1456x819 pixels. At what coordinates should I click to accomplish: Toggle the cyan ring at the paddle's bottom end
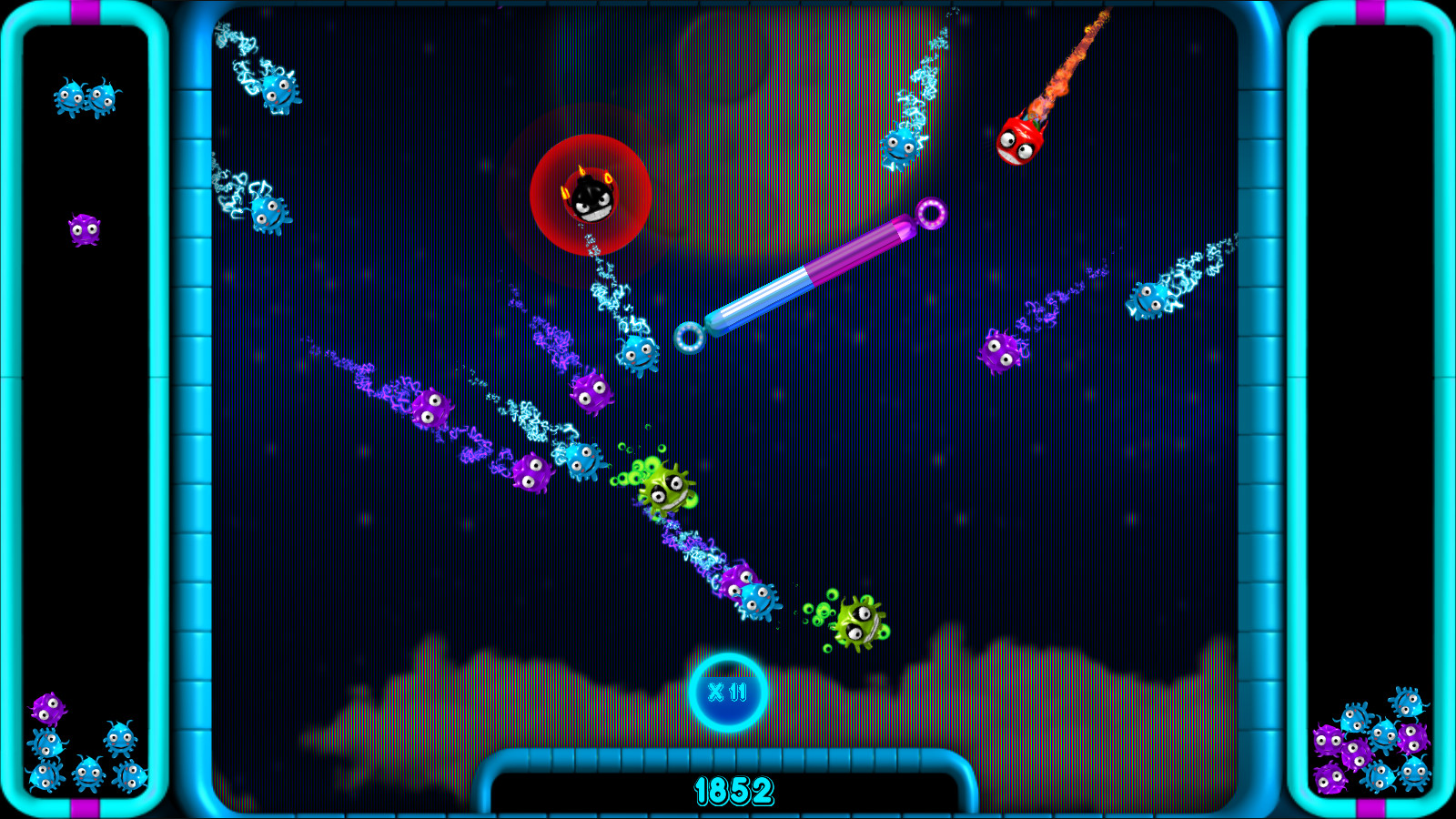click(689, 339)
